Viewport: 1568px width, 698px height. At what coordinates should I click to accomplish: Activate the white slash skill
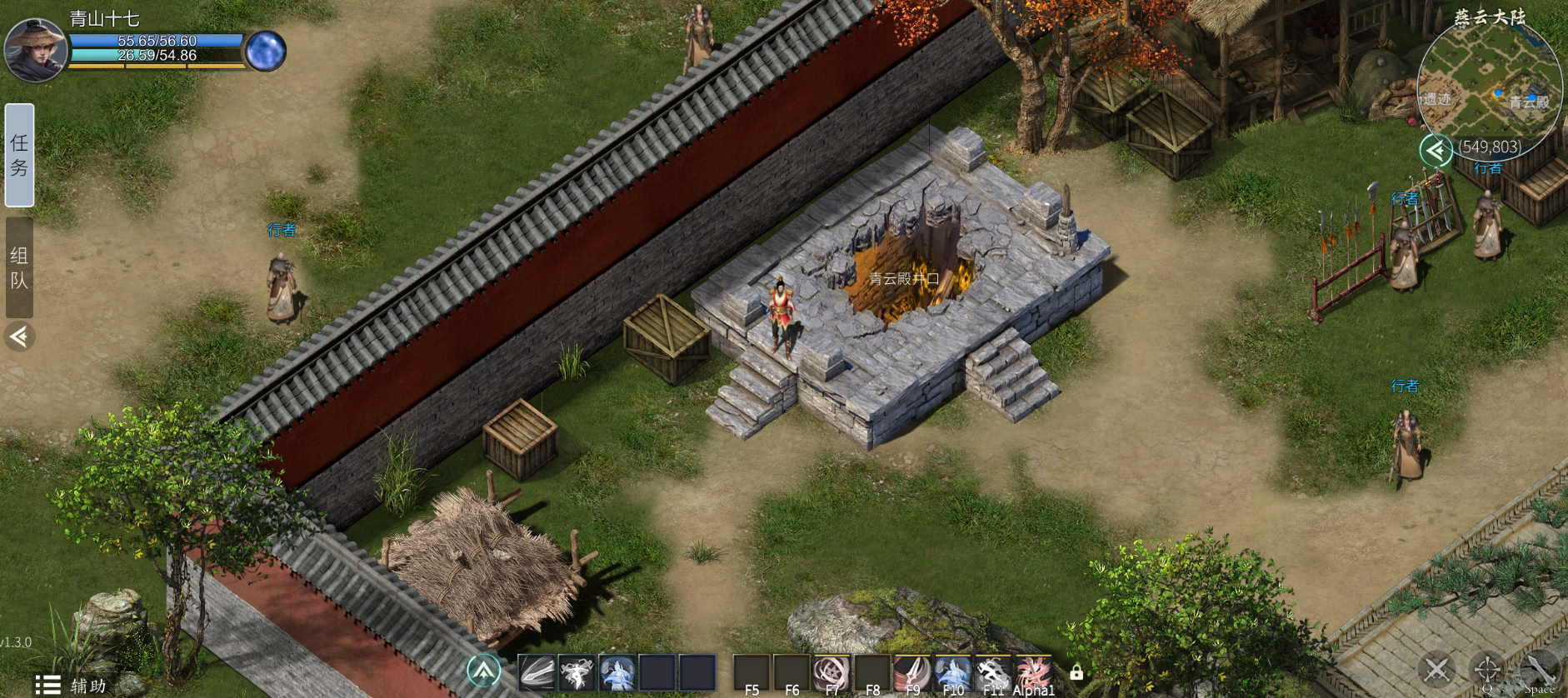click(x=537, y=672)
